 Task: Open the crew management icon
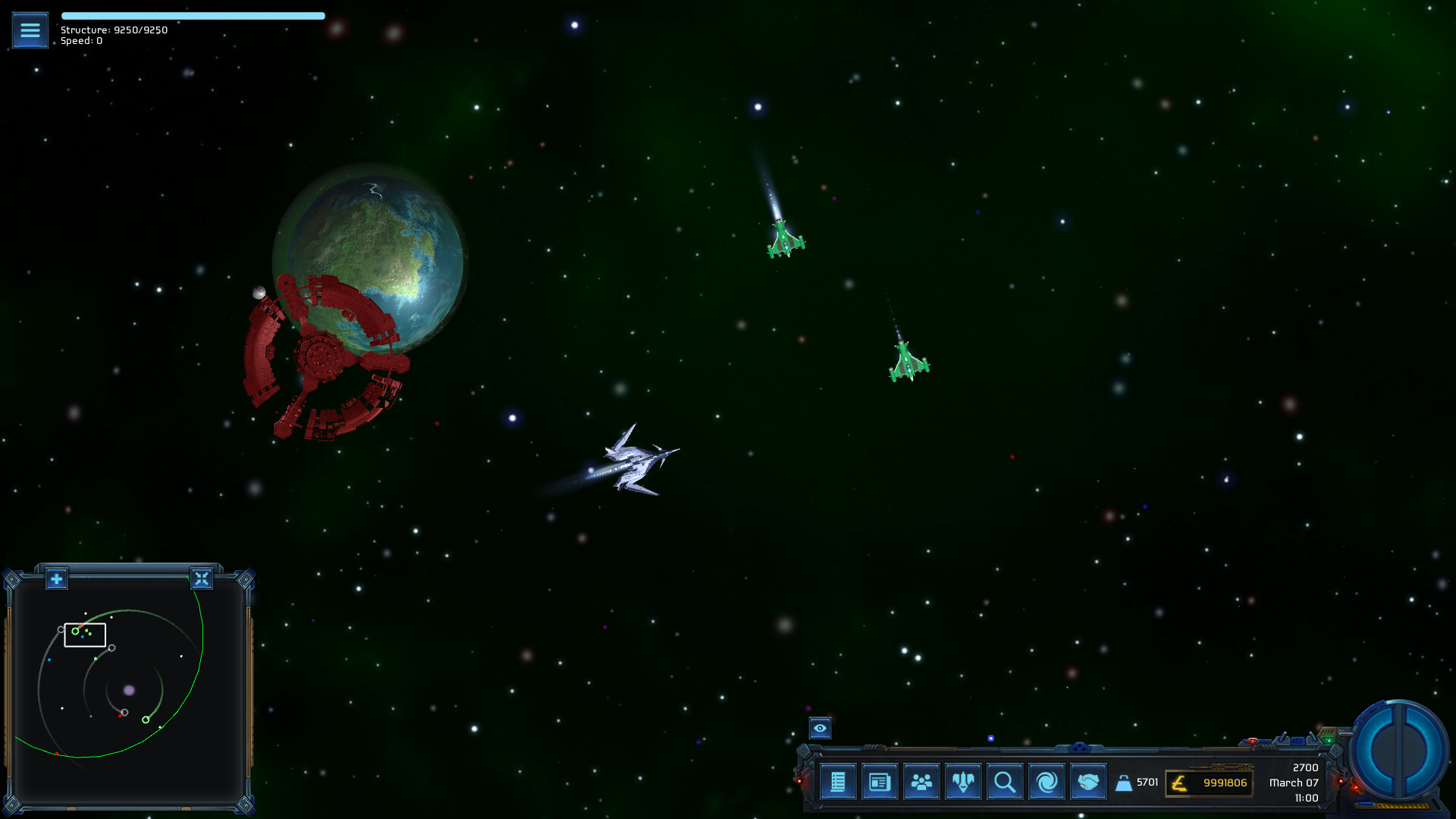coord(921,781)
